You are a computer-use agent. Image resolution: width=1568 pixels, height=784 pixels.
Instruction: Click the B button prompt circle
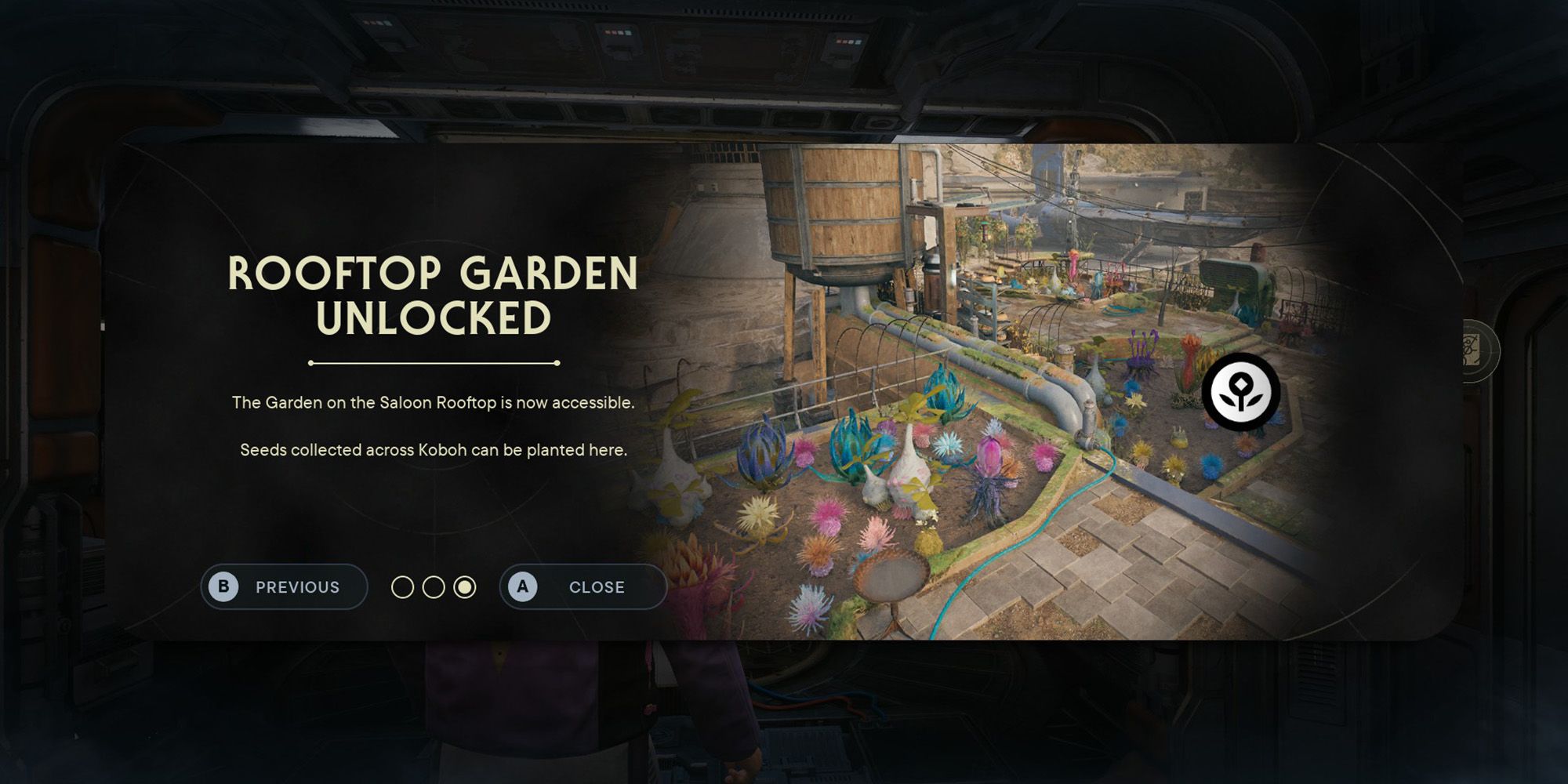[226, 586]
